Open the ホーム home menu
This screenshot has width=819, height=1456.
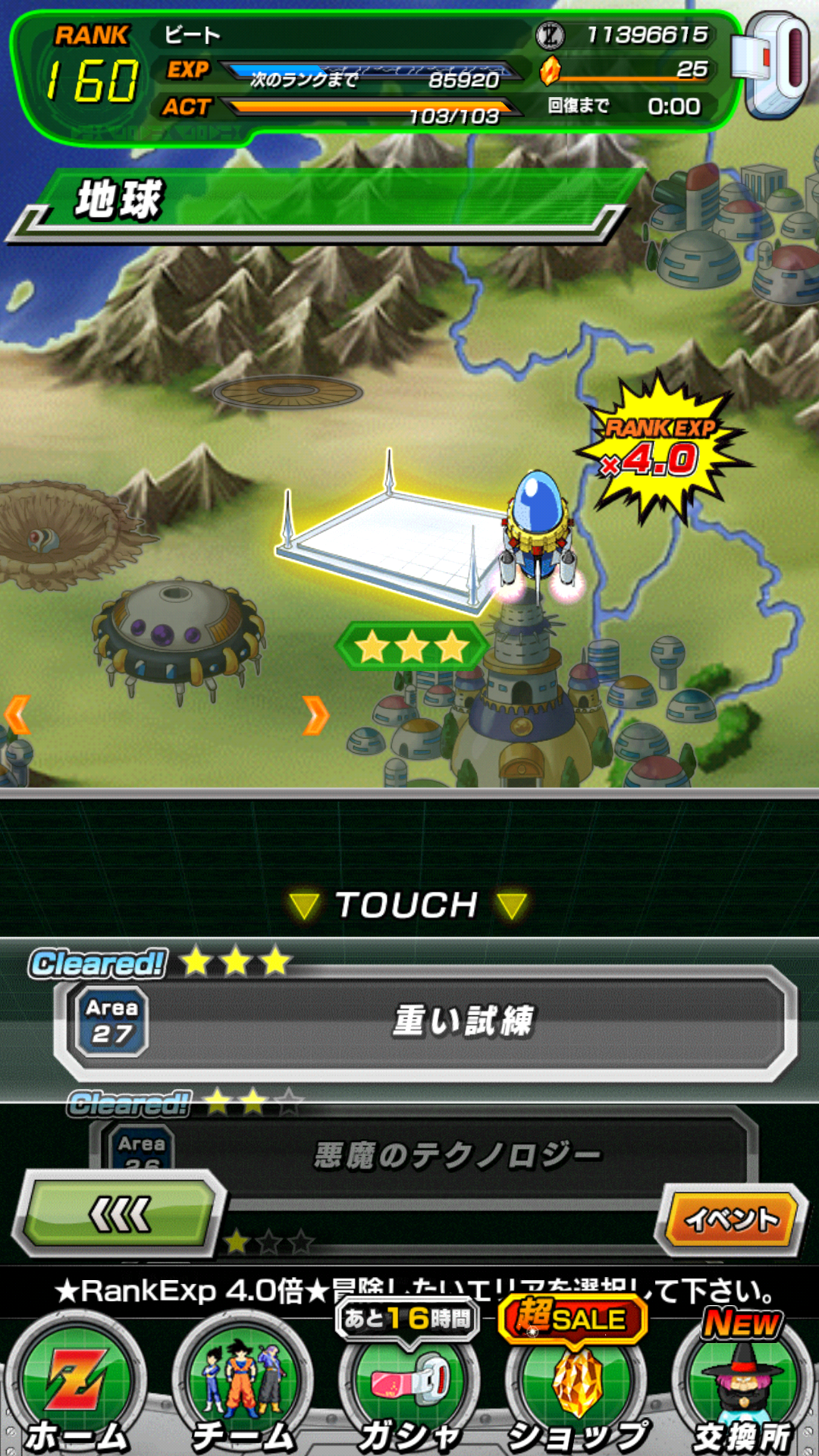pos(76,1392)
